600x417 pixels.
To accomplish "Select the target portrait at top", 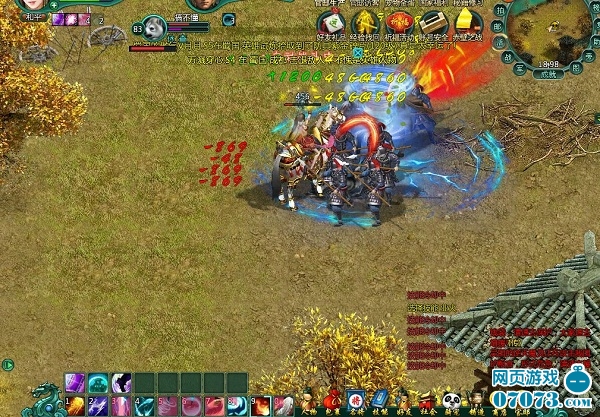I will click(x=154, y=27).
